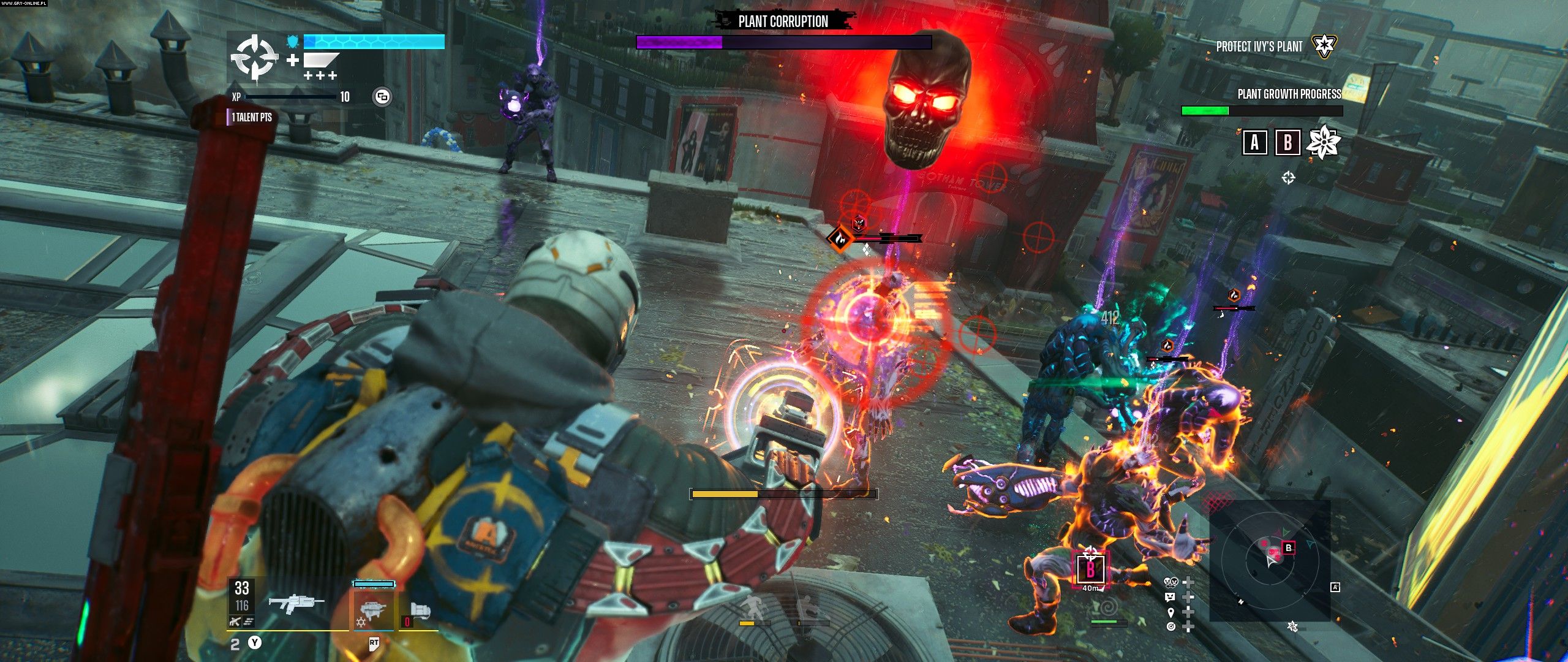Select the assault rifle weapon slot
1568x662 pixels.
coord(296,604)
